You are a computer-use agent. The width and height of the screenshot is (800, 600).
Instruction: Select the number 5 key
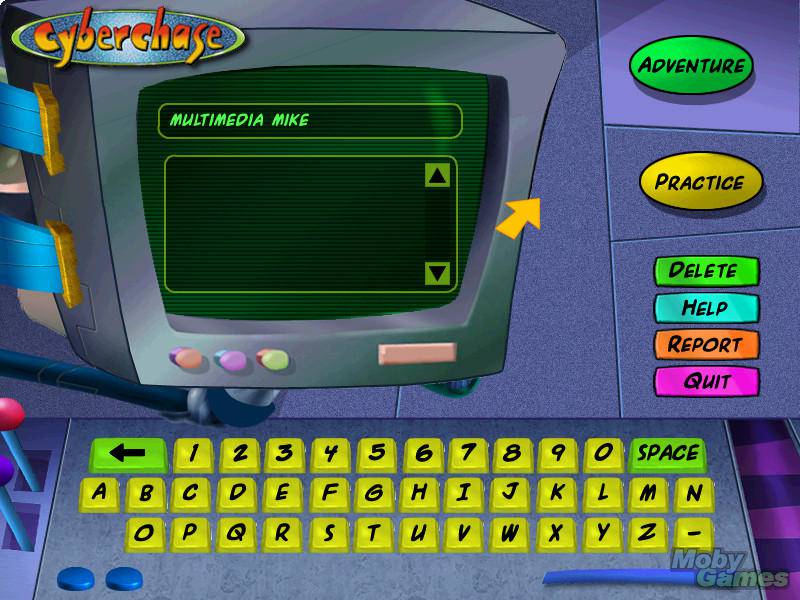(x=377, y=453)
